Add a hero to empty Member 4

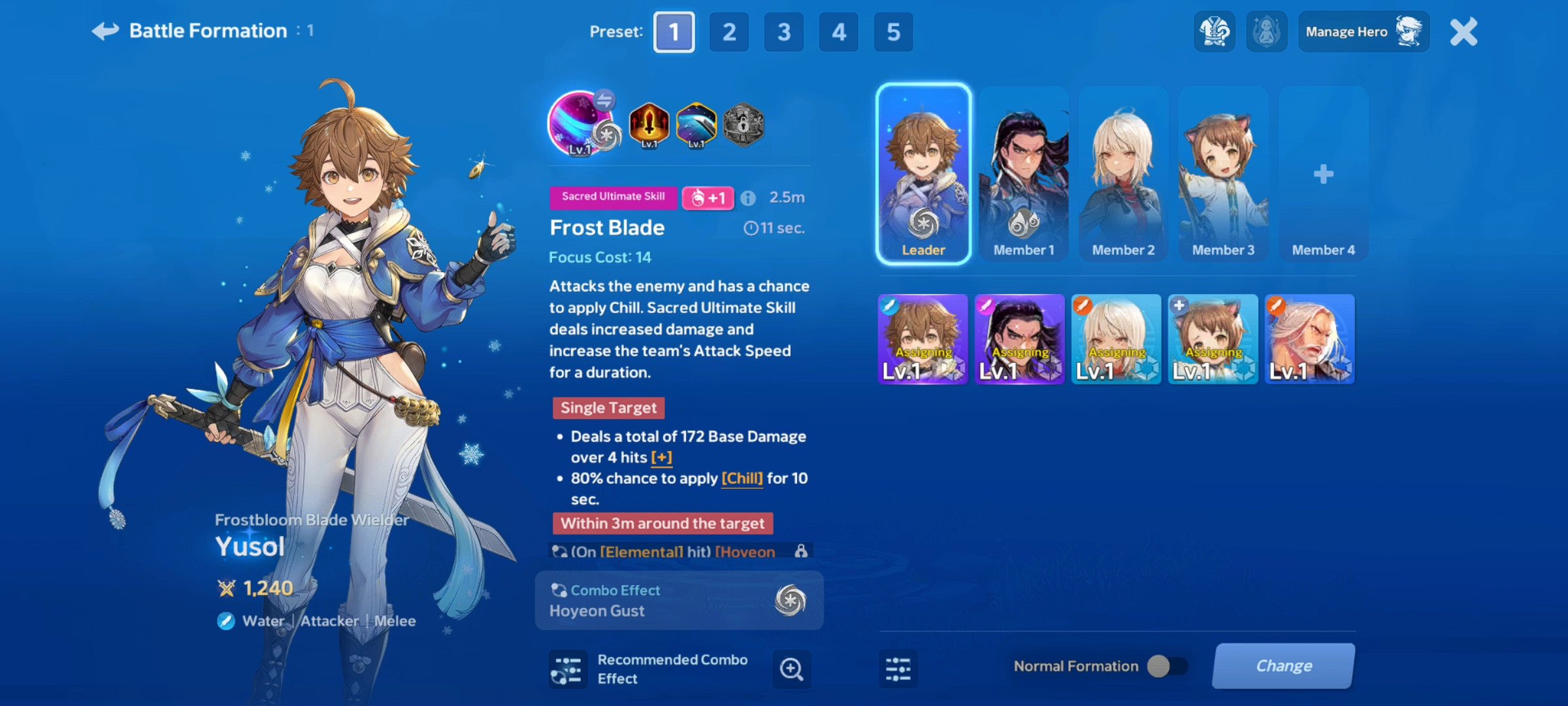[x=1323, y=175]
